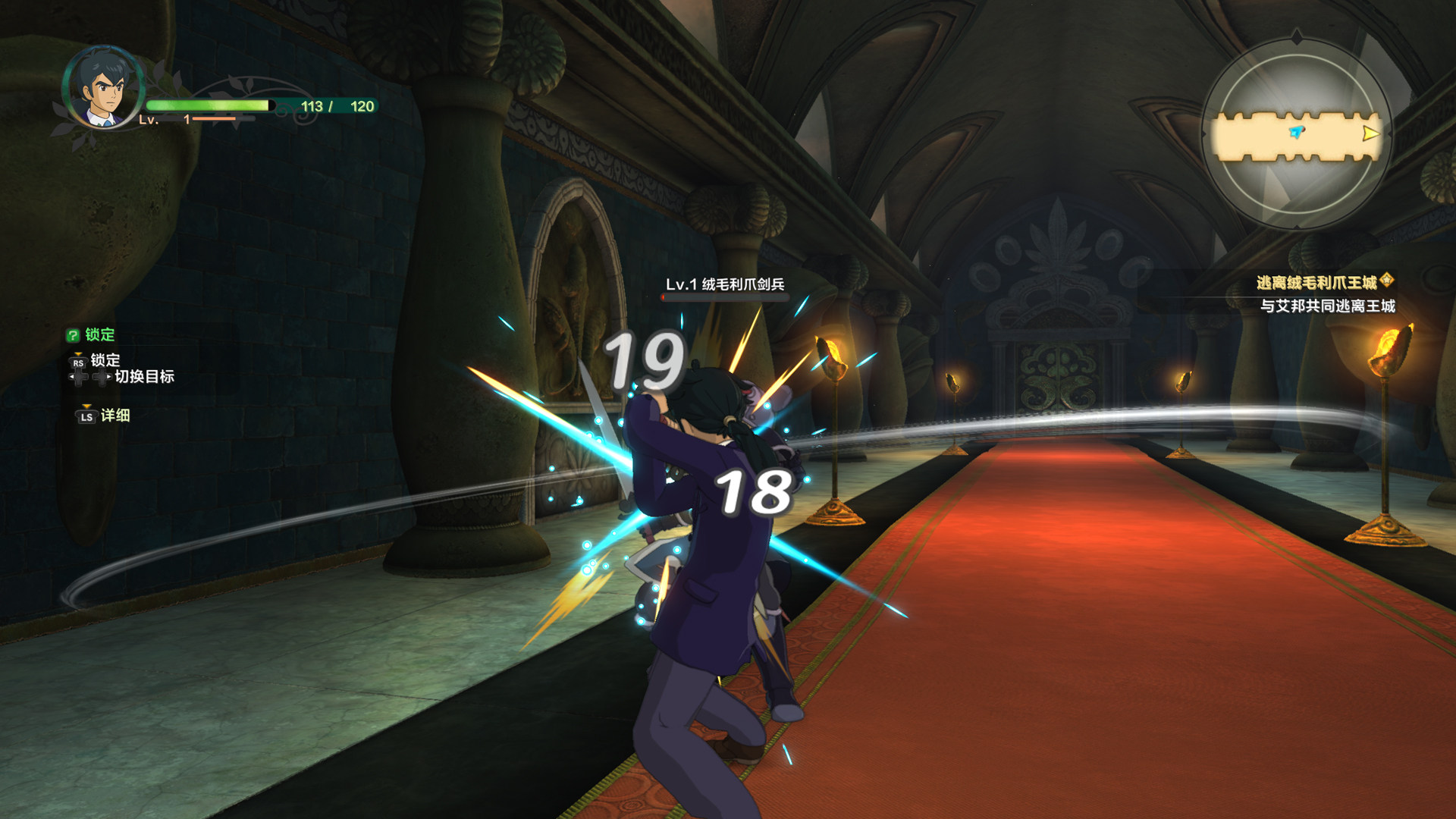Click the green 锁定 help heading
This screenshot has height=819, width=1456.
pyautogui.click(x=92, y=334)
